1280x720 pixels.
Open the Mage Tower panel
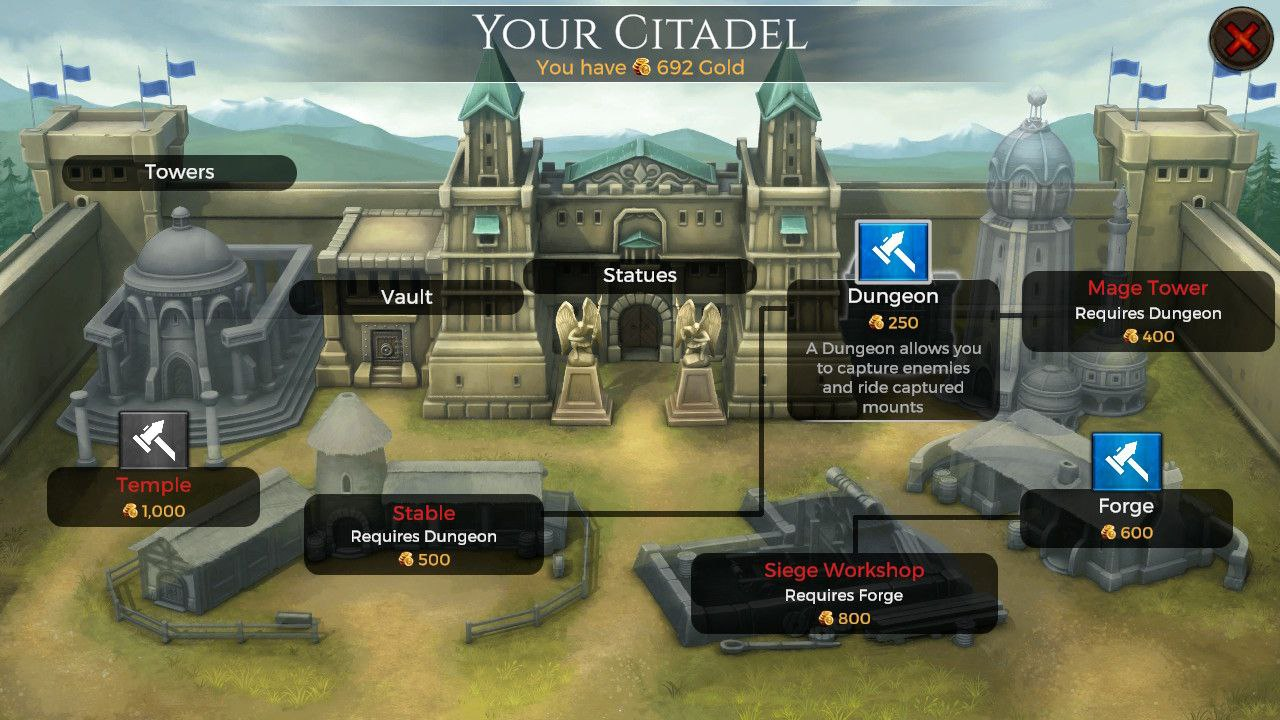tap(1148, 311)
